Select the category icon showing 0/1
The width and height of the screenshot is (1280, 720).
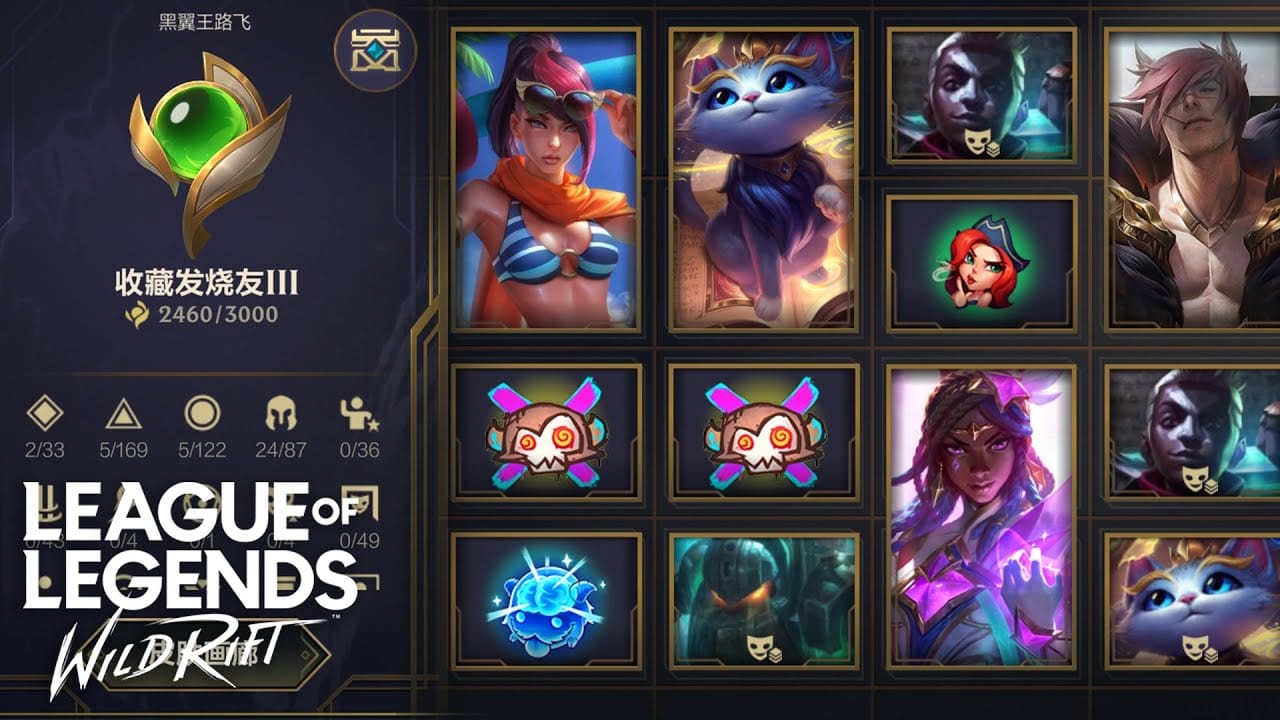click(200, 503)
